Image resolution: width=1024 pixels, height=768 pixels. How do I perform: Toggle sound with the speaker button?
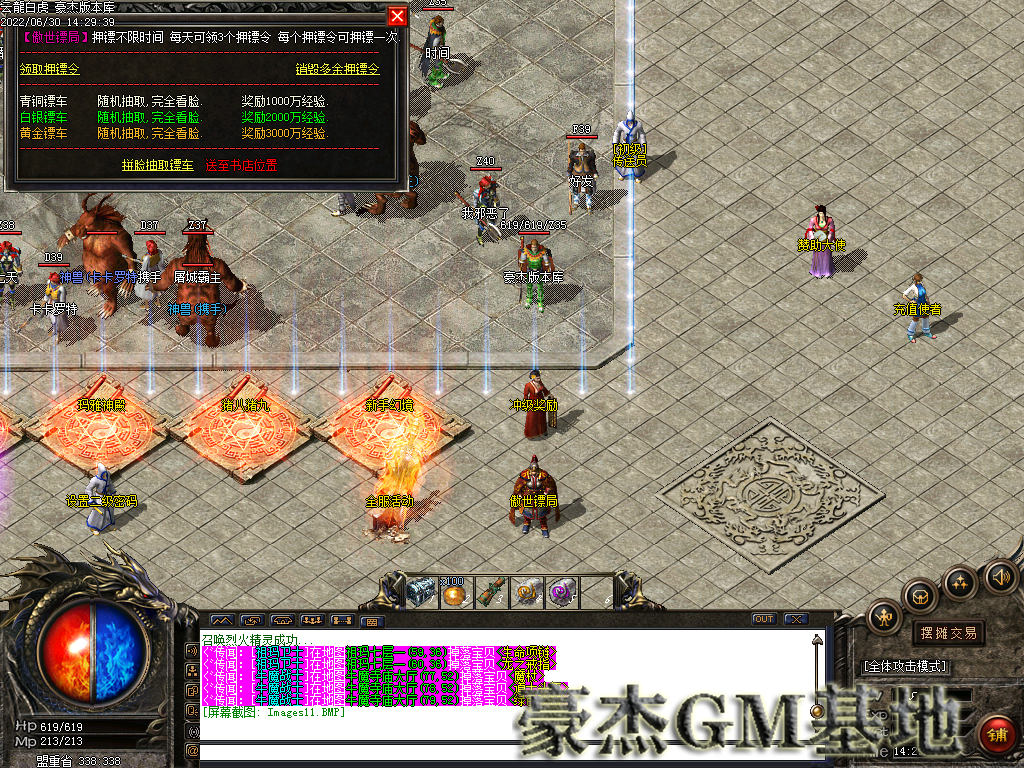point(998,576)
